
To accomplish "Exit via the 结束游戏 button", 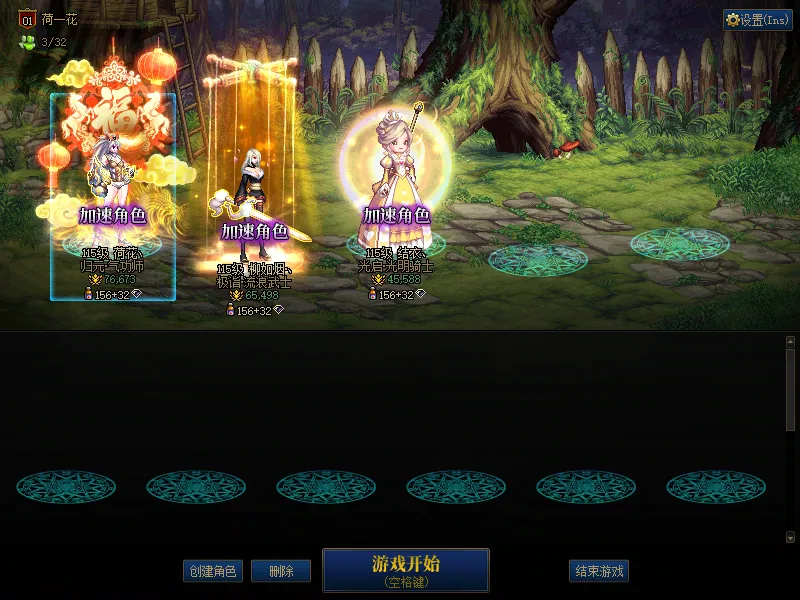I will pos(600,571).
